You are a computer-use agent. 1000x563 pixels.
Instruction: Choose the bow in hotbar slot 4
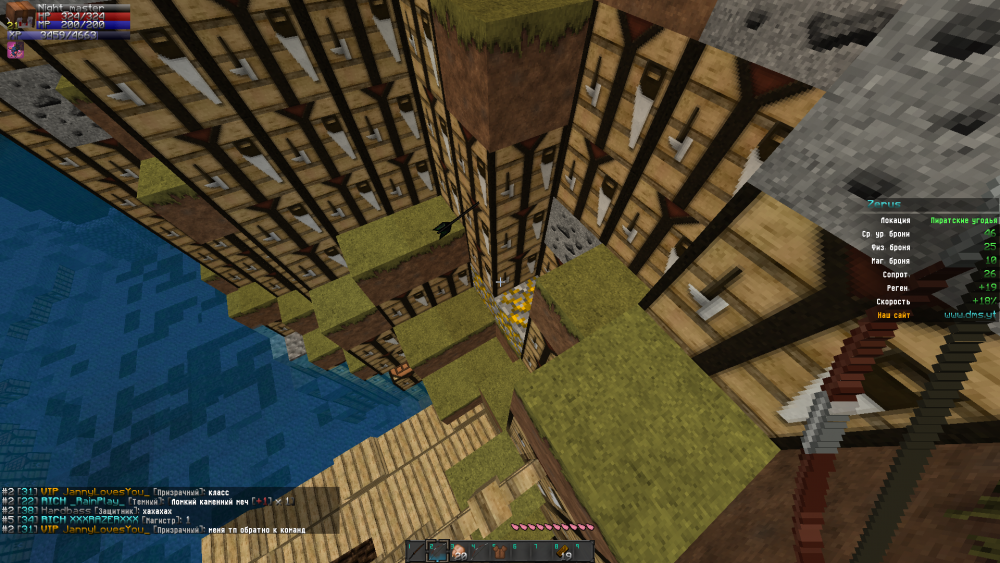point(478,551)
